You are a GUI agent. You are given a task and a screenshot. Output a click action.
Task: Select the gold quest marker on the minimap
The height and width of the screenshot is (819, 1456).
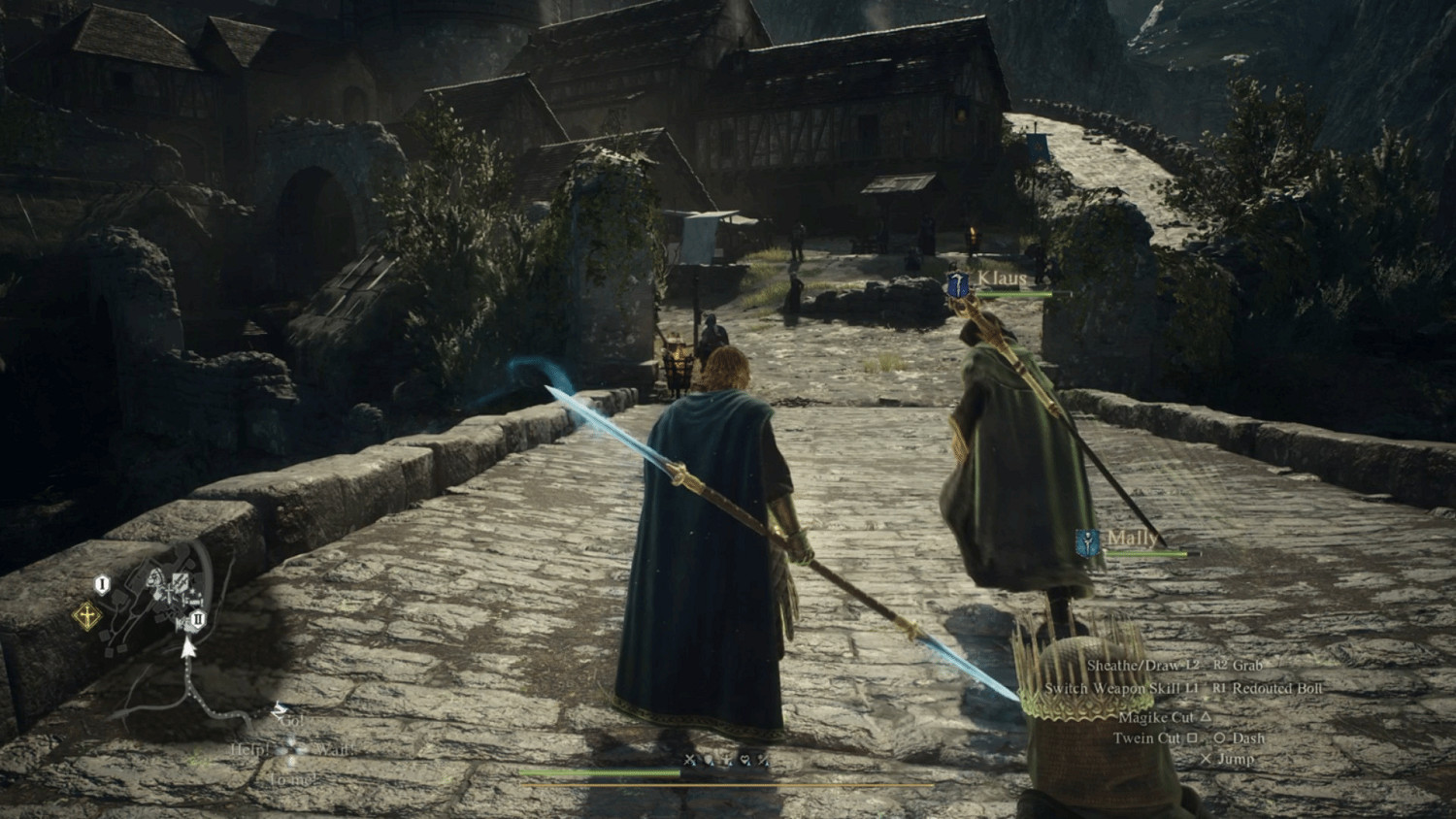pos(87,614)
